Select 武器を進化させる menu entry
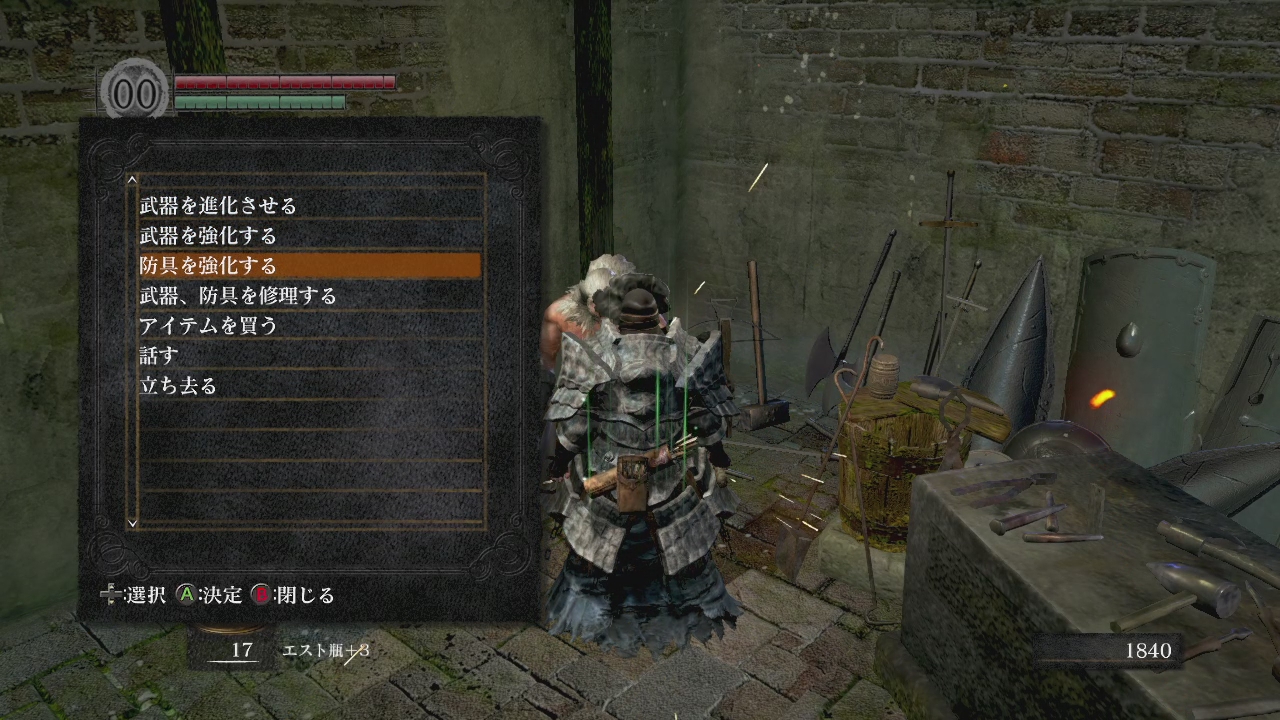 click(x=218, y=206)
